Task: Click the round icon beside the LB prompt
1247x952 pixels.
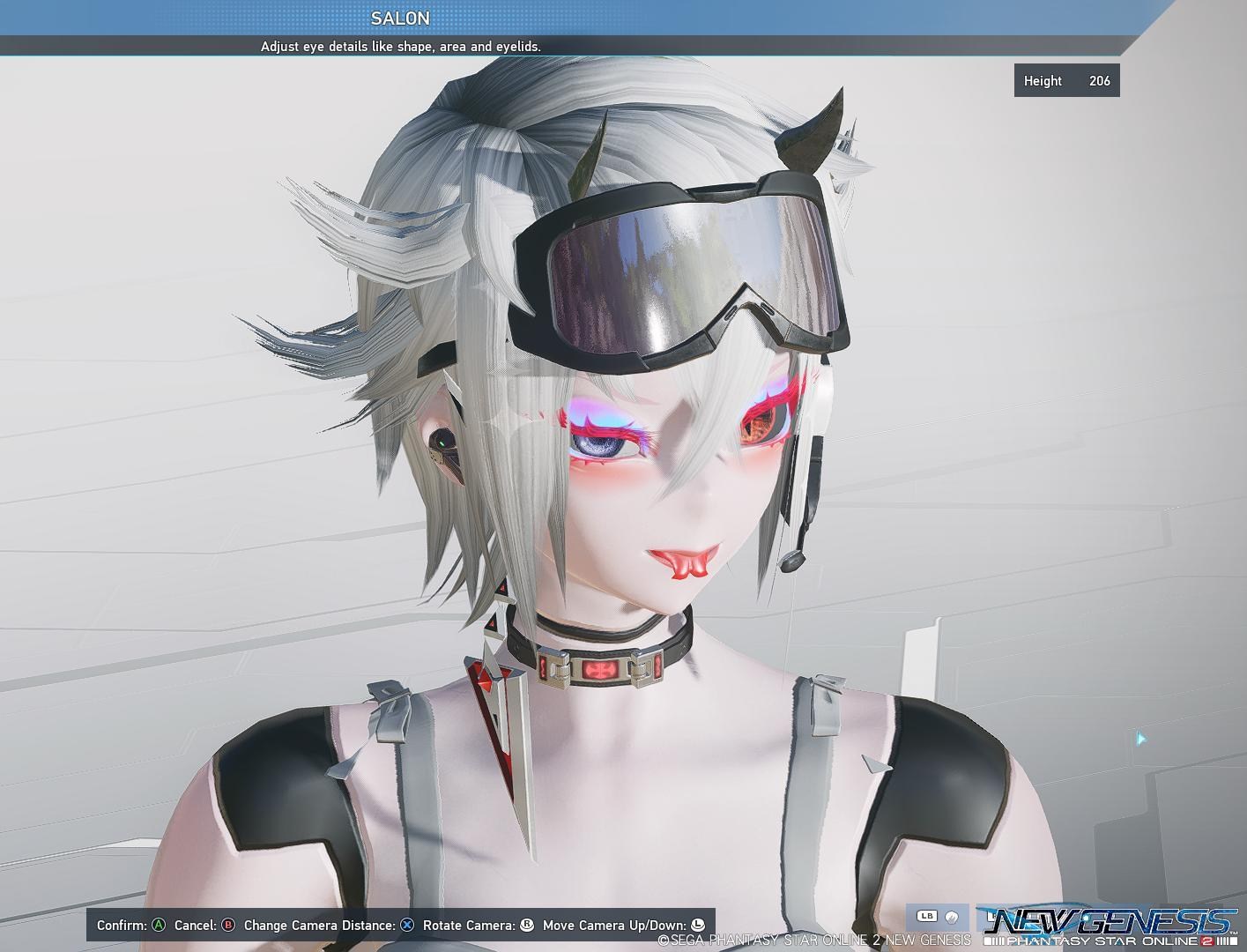Action: tap(952, 917)
